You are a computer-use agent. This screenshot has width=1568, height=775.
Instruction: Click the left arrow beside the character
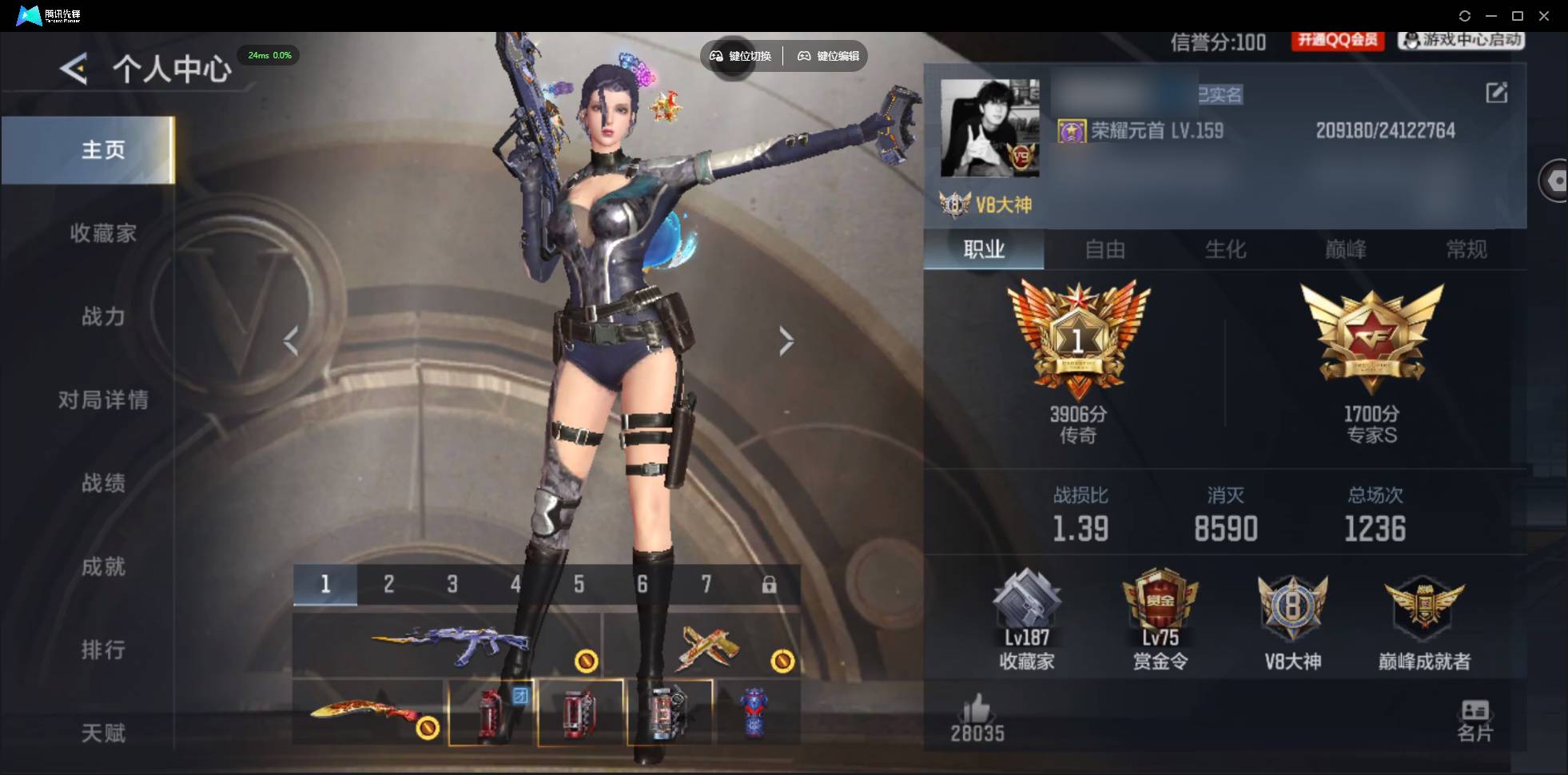tap(291, 341)
